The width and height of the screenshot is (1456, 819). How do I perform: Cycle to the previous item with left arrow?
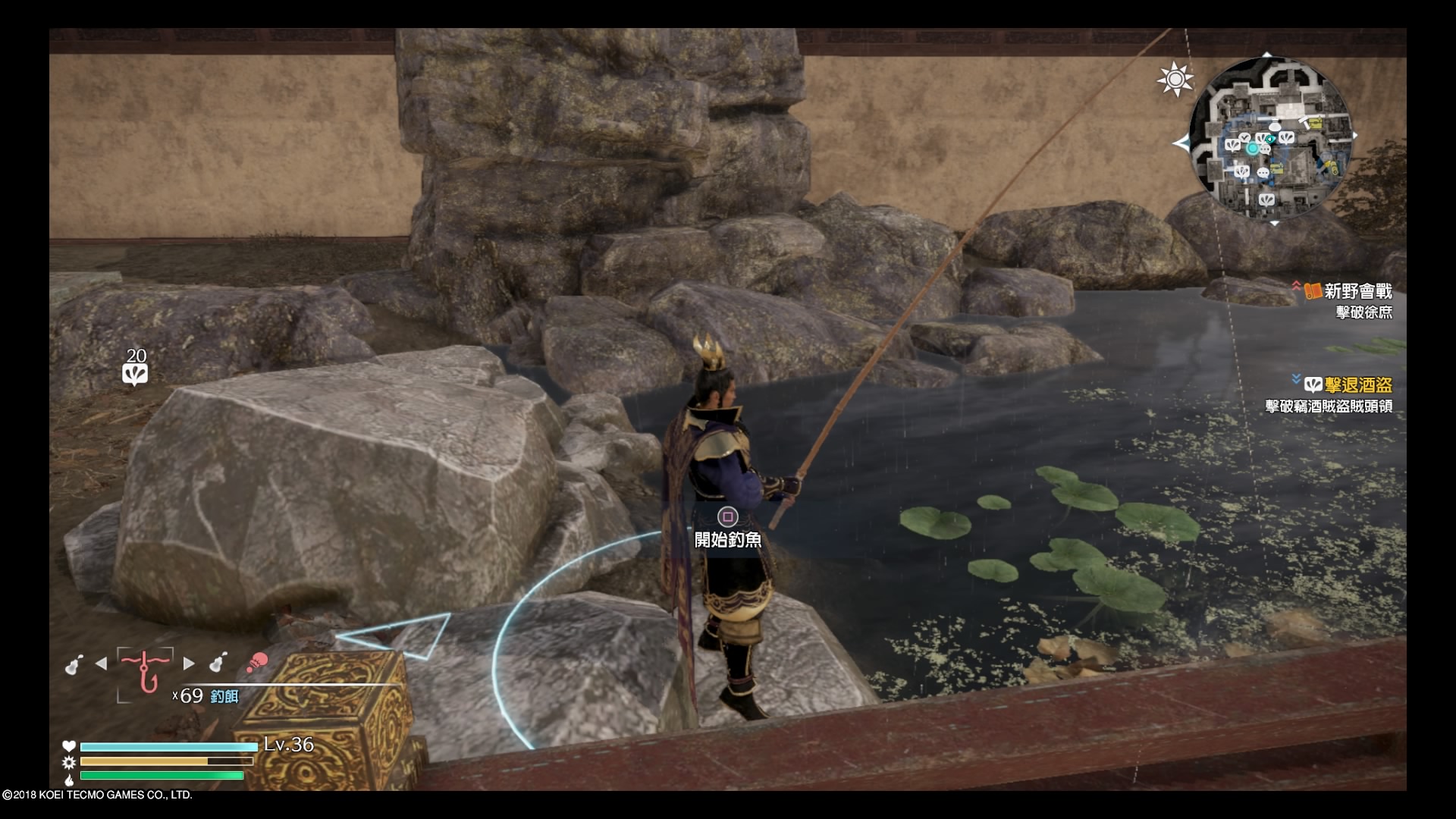click(101, 664)
